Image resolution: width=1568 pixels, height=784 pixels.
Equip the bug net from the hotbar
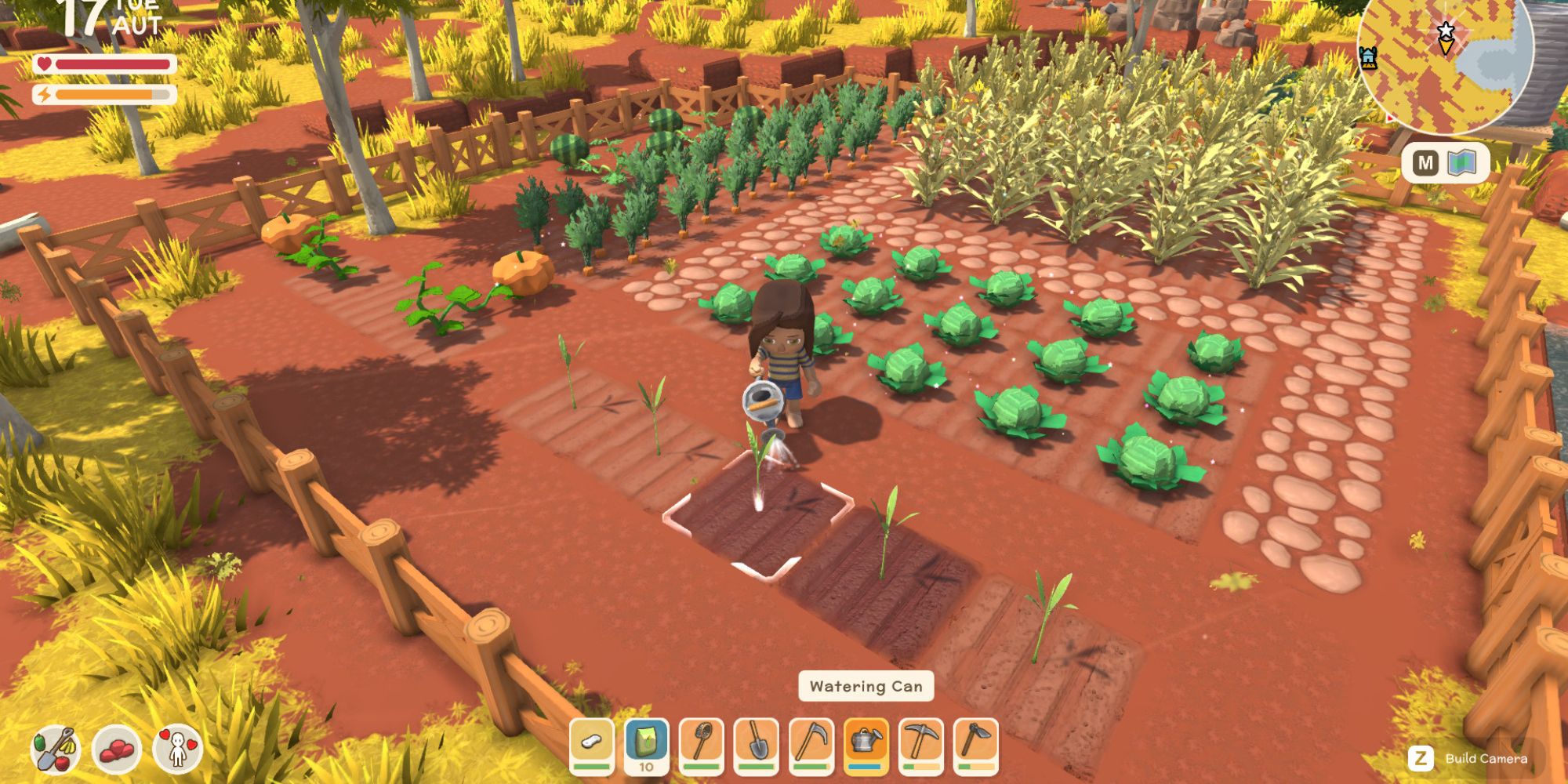[702, 744]
